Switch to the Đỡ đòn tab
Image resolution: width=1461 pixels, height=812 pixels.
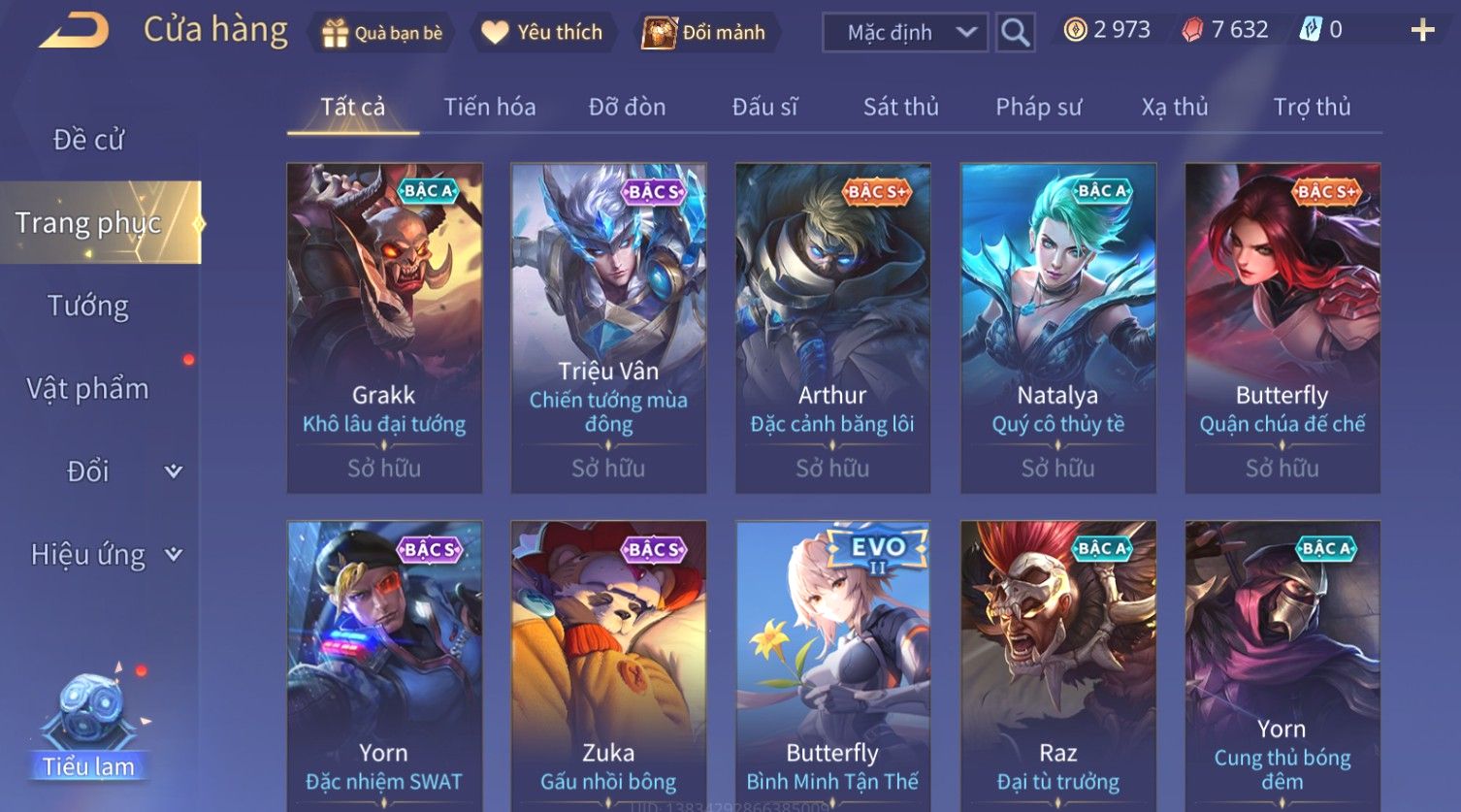627,107
